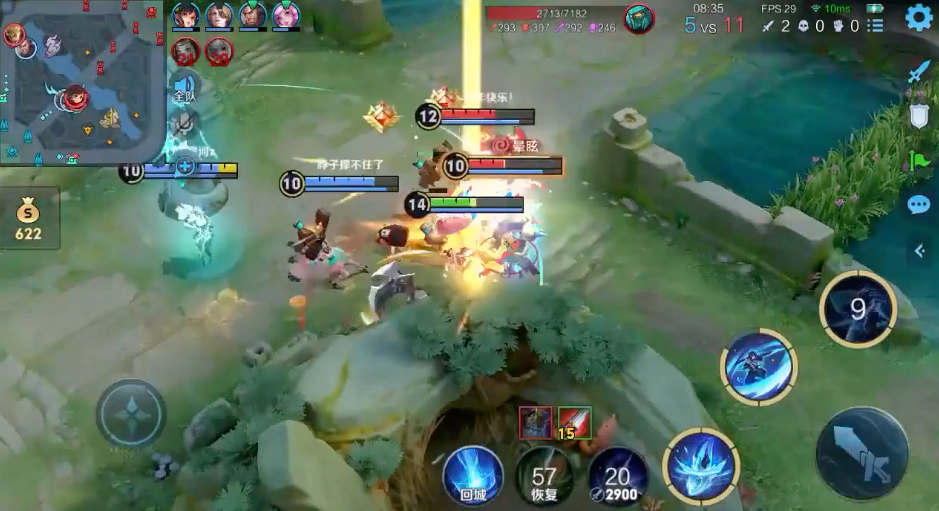Cast the blue dash slash skill
The image size is (939, 511).
[x=759, y=367]
